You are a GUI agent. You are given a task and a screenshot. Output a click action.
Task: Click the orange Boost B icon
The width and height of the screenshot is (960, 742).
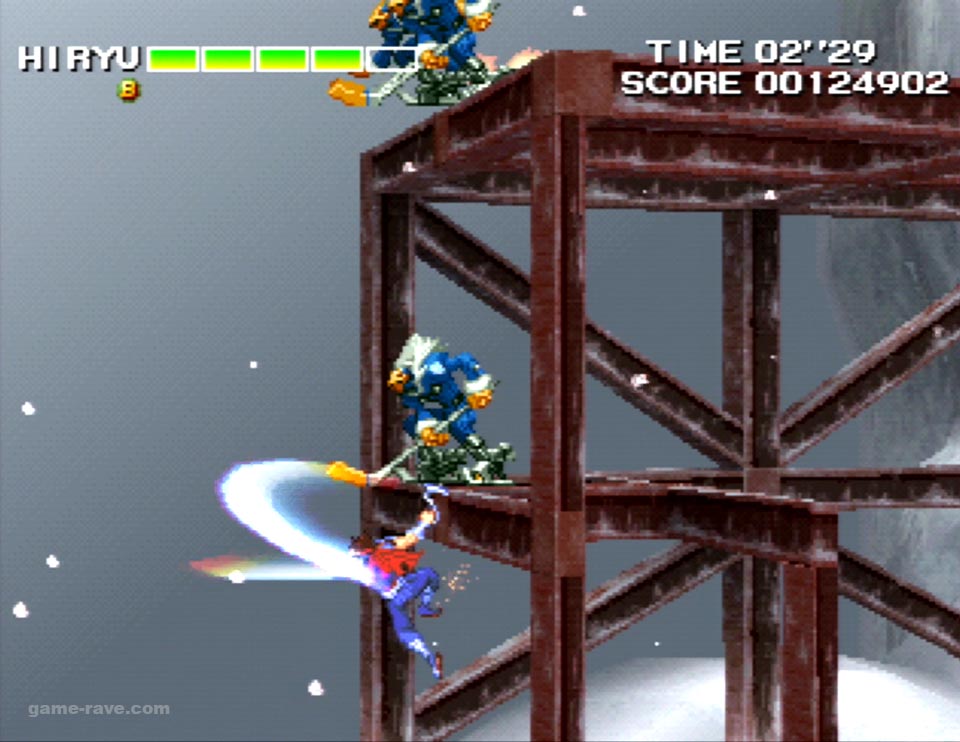click(x=129, y=90)
